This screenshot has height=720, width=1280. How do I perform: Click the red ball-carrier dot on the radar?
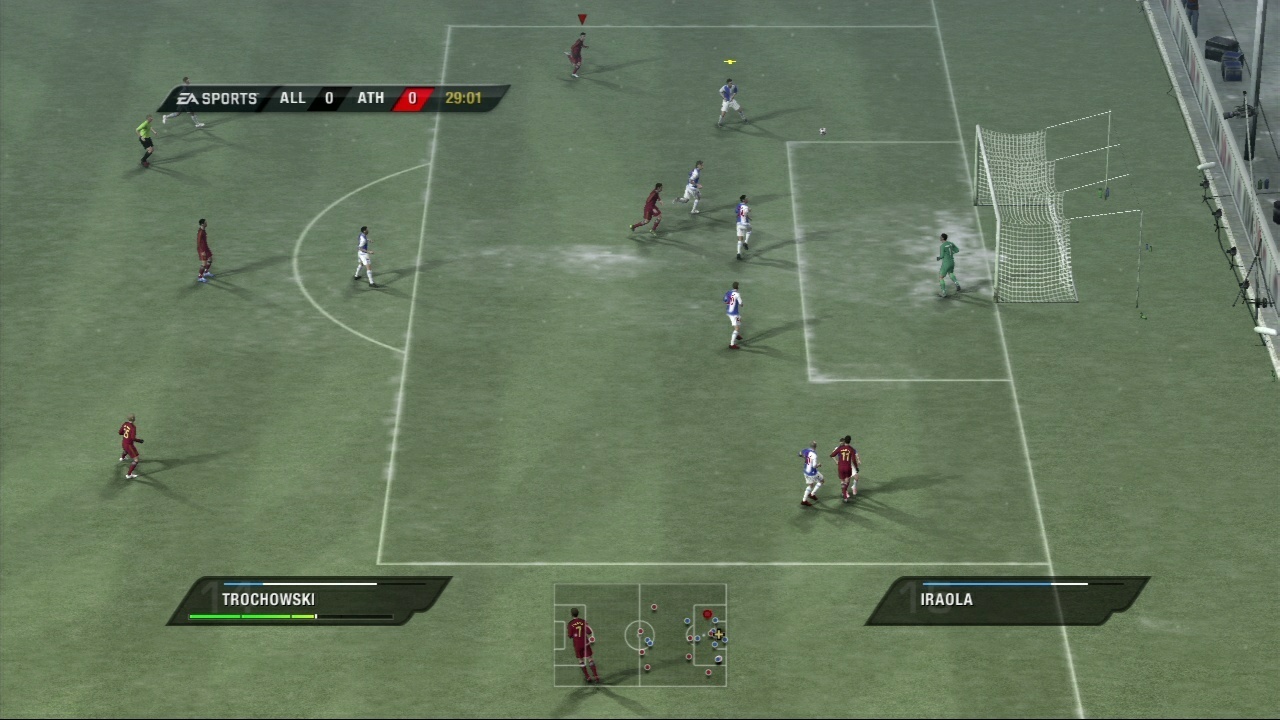click(707, 614)
